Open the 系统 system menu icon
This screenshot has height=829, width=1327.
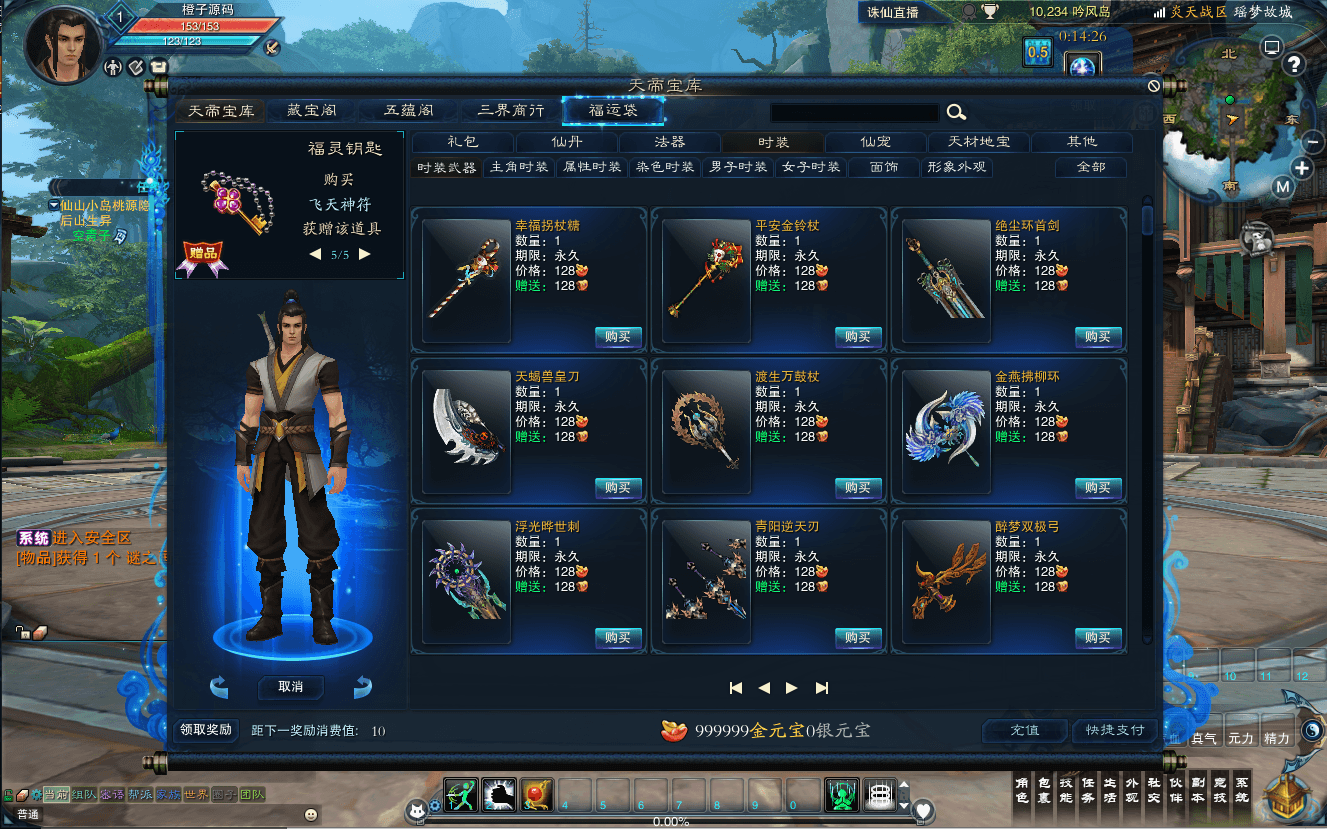click(x=1242, y=795)
